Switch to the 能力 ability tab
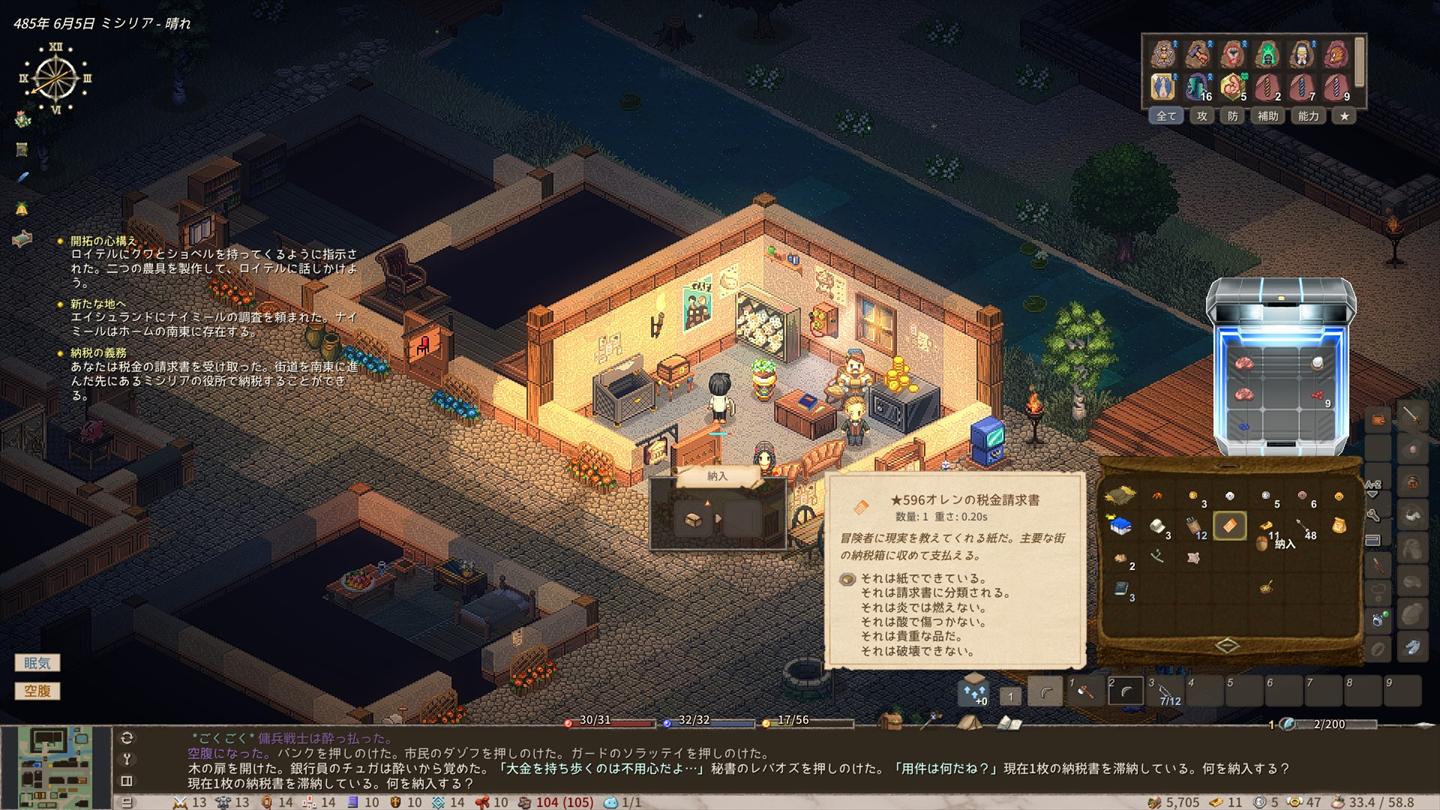The height and width of the screenshot is (810, 1440). click(x=1308, y=116)
